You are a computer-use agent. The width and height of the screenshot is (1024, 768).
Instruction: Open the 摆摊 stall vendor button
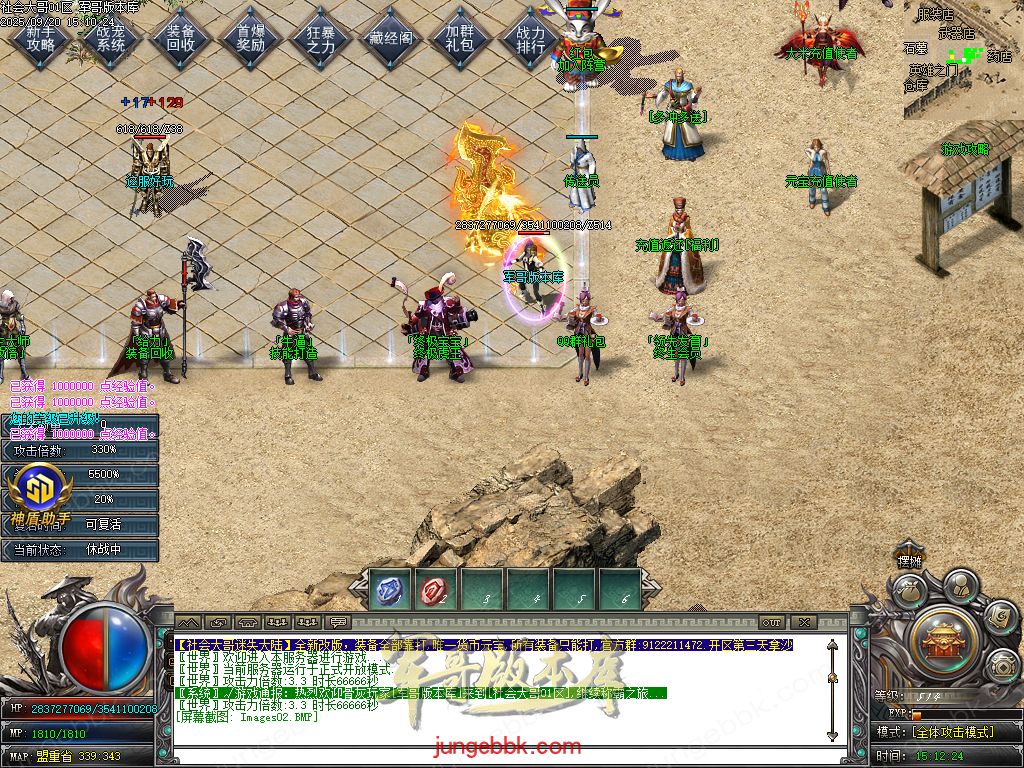point(909,561)
